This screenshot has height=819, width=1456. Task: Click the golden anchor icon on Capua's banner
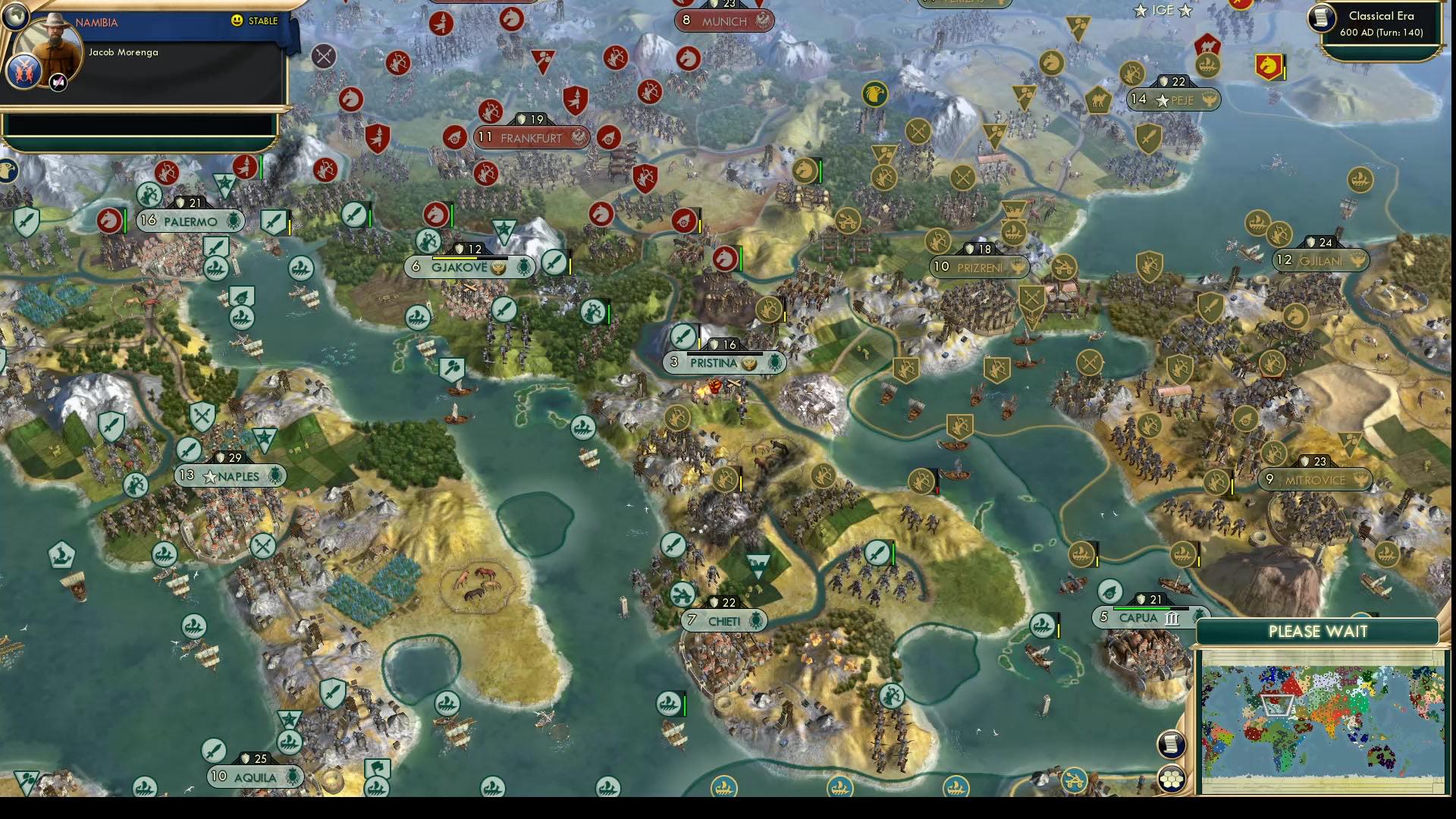click(1198, 617)
